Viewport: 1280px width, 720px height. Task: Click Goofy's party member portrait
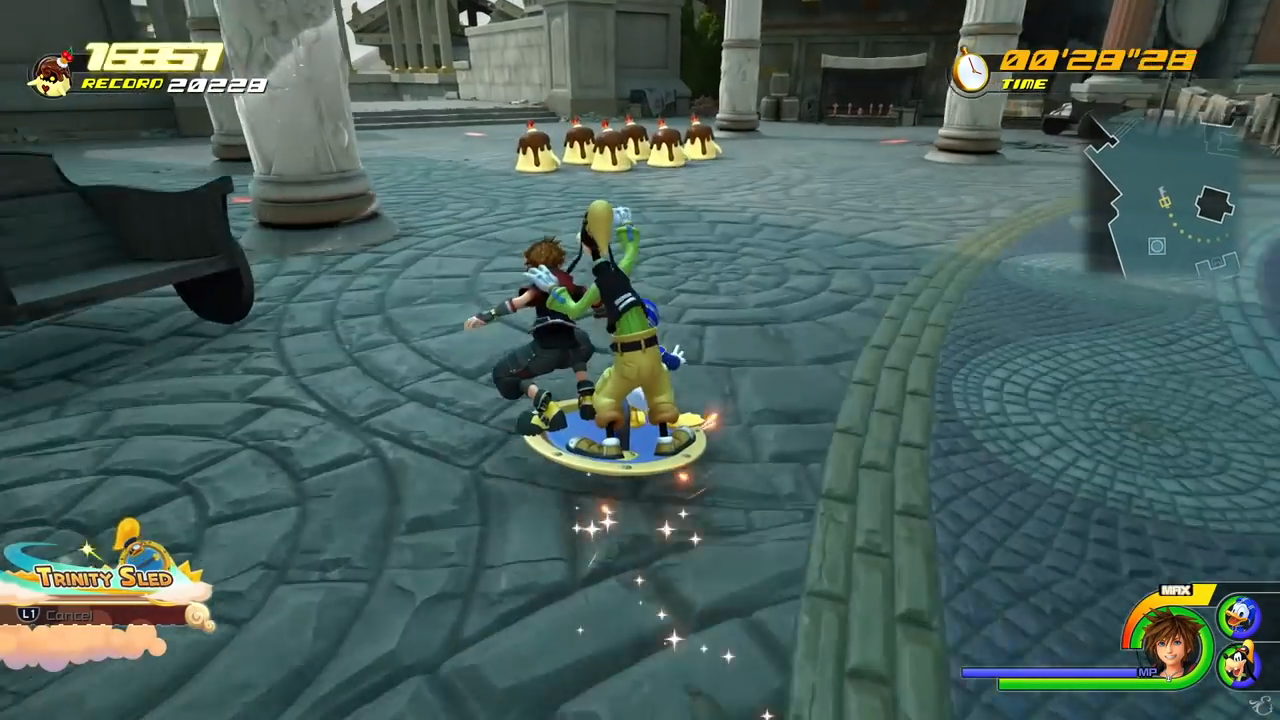coord(1242,662)
